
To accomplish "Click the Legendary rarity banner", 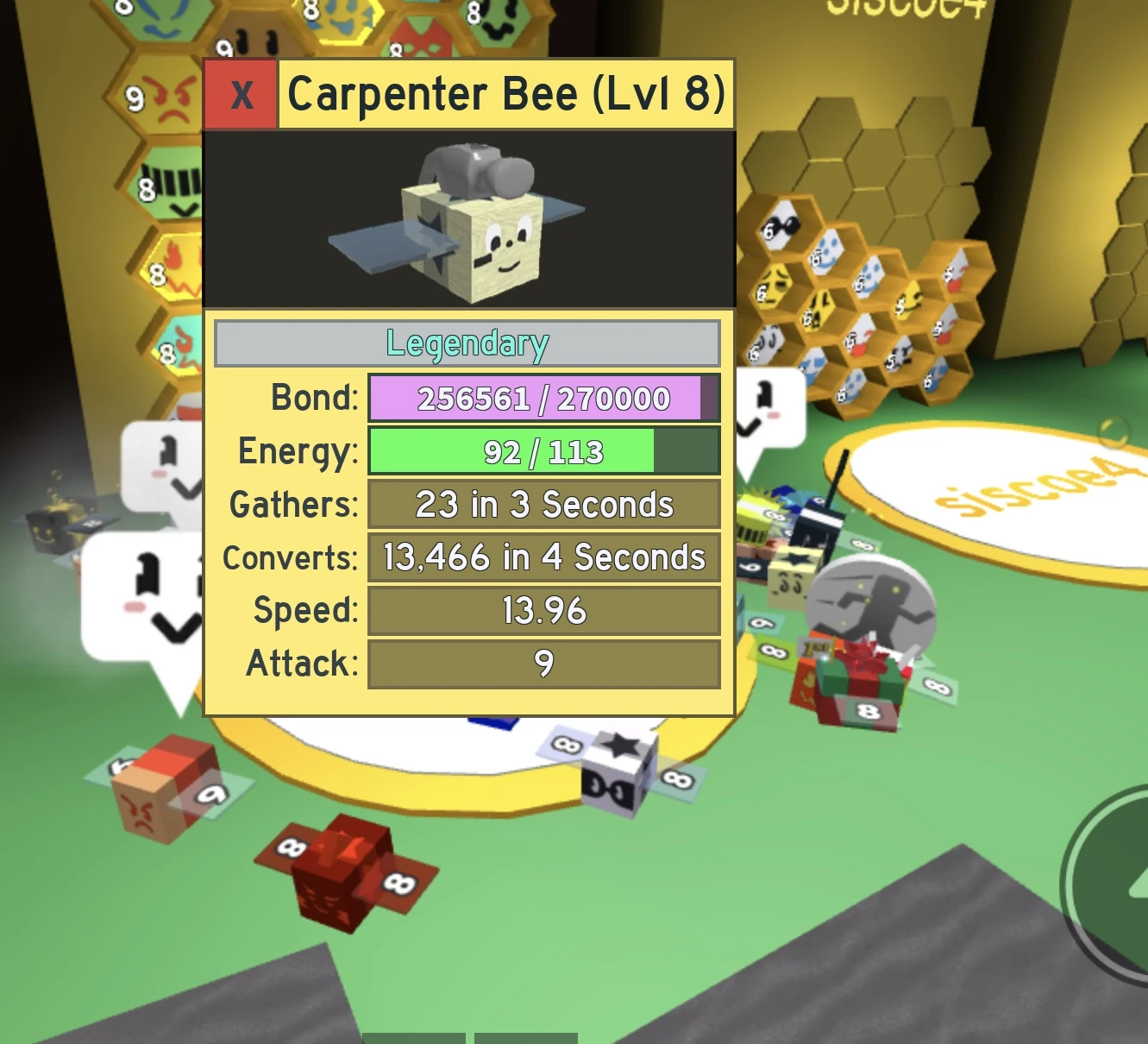I will point(467,343).
